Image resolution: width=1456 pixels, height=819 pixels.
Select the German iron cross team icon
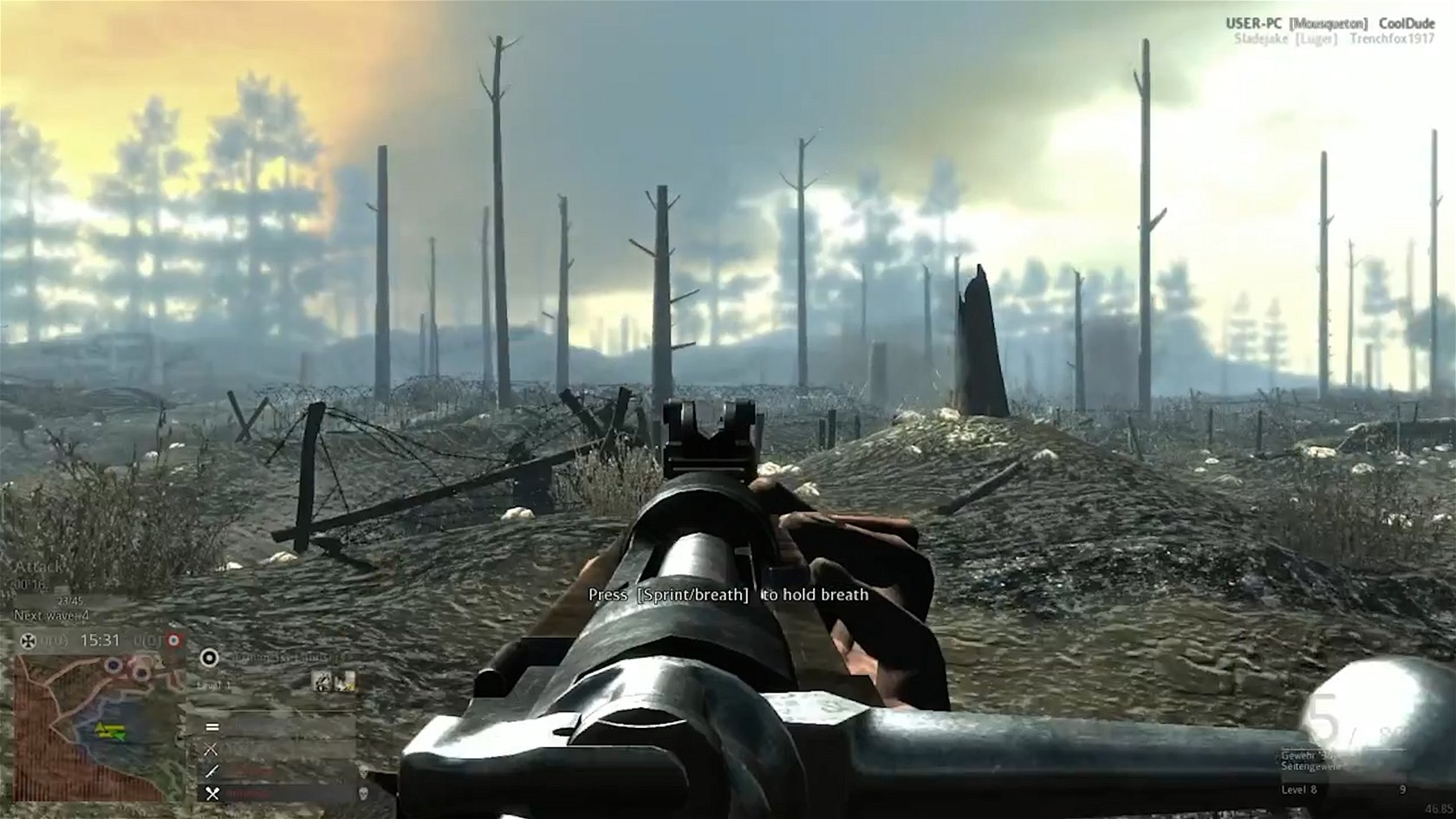point(27,640)
